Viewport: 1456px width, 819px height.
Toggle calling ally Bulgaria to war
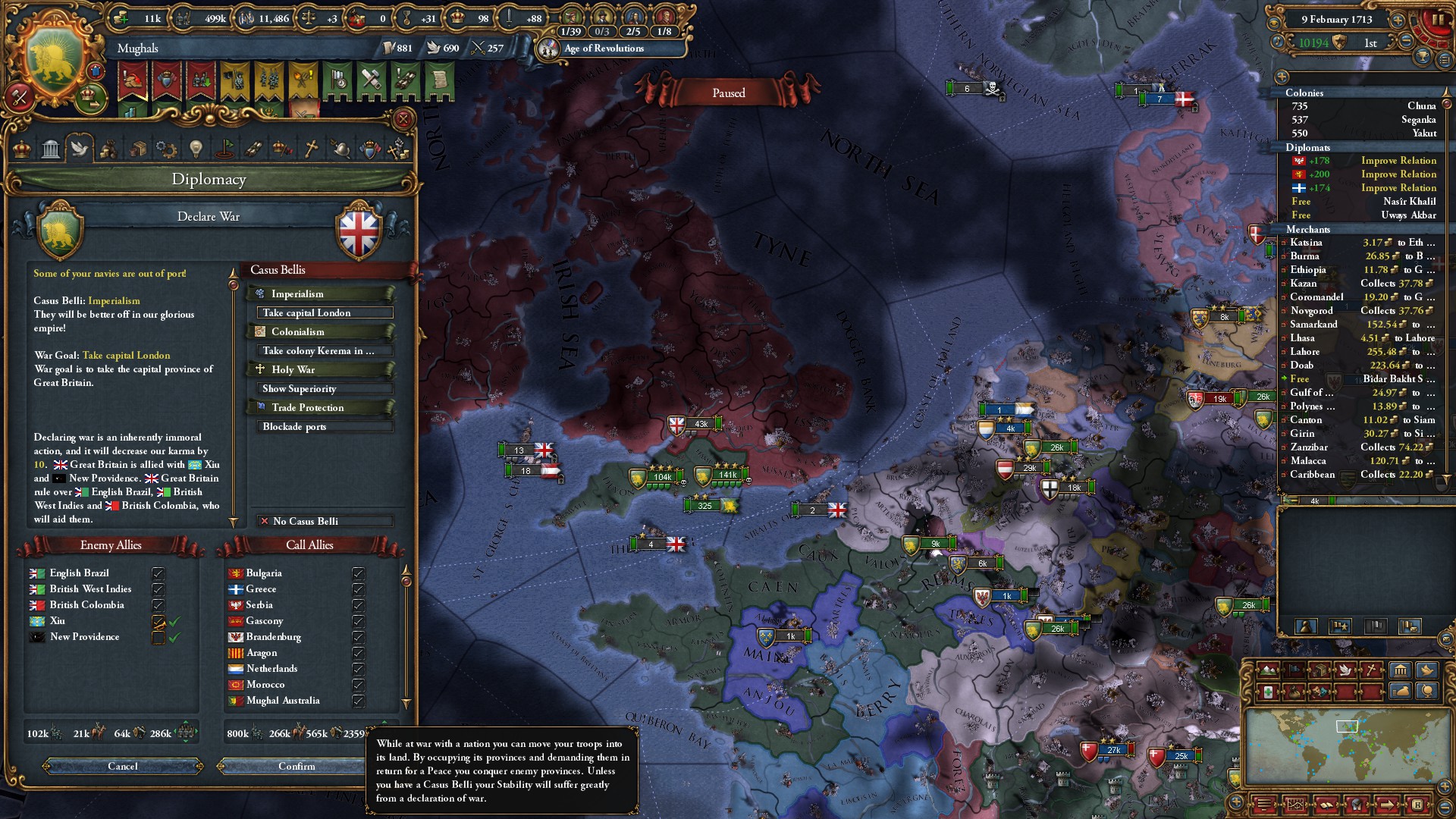[x=358, y=574]
